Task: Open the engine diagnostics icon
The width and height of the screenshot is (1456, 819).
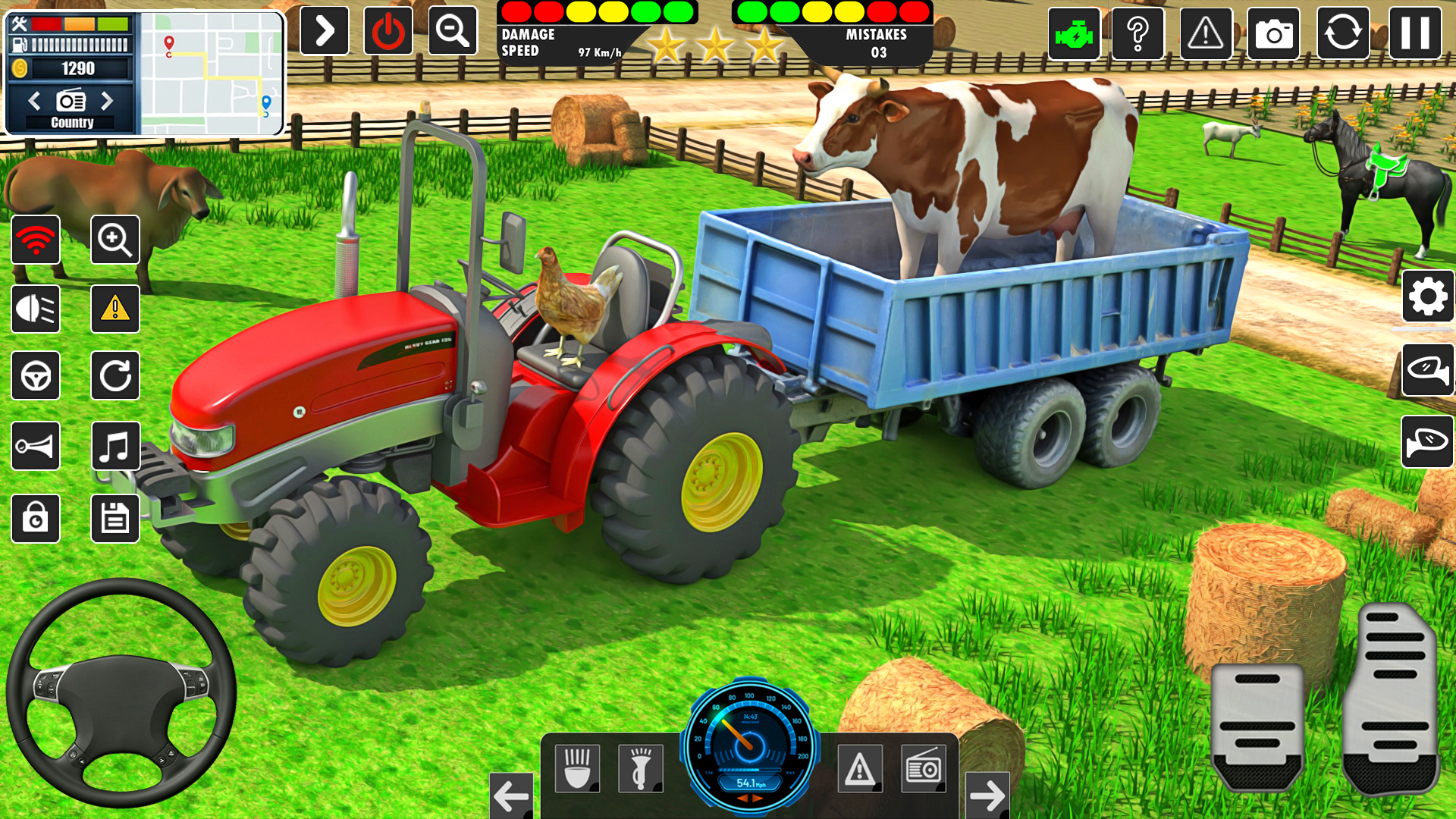Action: 1072,33
